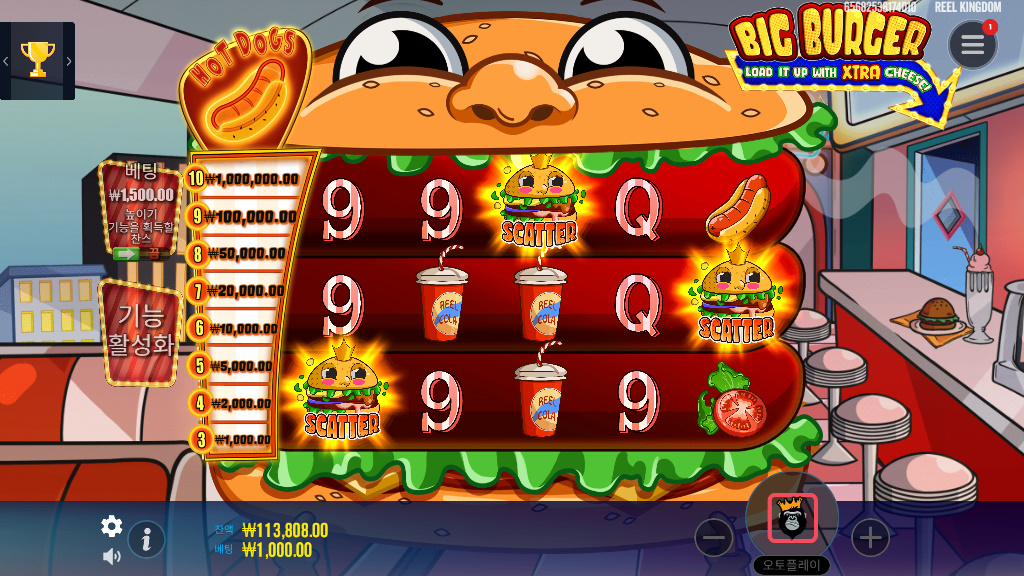1024x576 pixels.
Task: Advance trophy panel with right arrow
Action: [68, 61]
